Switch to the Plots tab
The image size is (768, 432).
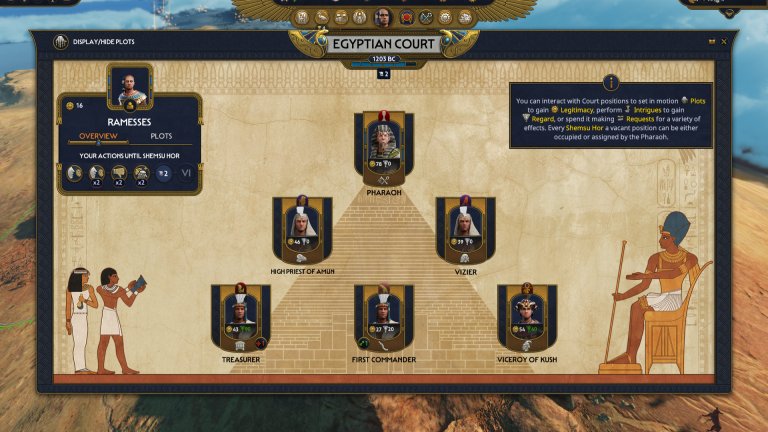point(161,136)
